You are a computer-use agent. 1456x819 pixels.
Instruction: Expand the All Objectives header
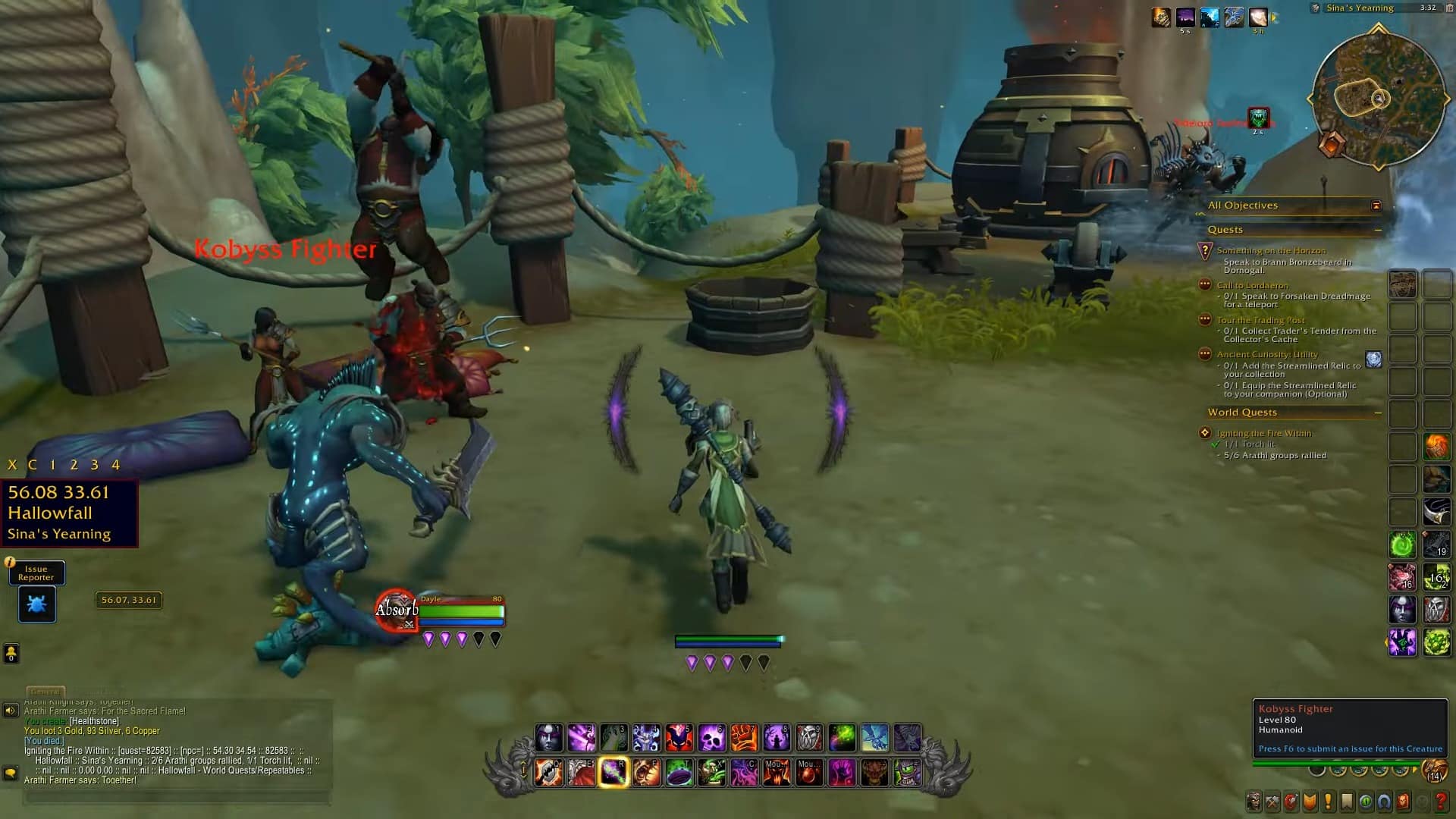(1244, 205)
